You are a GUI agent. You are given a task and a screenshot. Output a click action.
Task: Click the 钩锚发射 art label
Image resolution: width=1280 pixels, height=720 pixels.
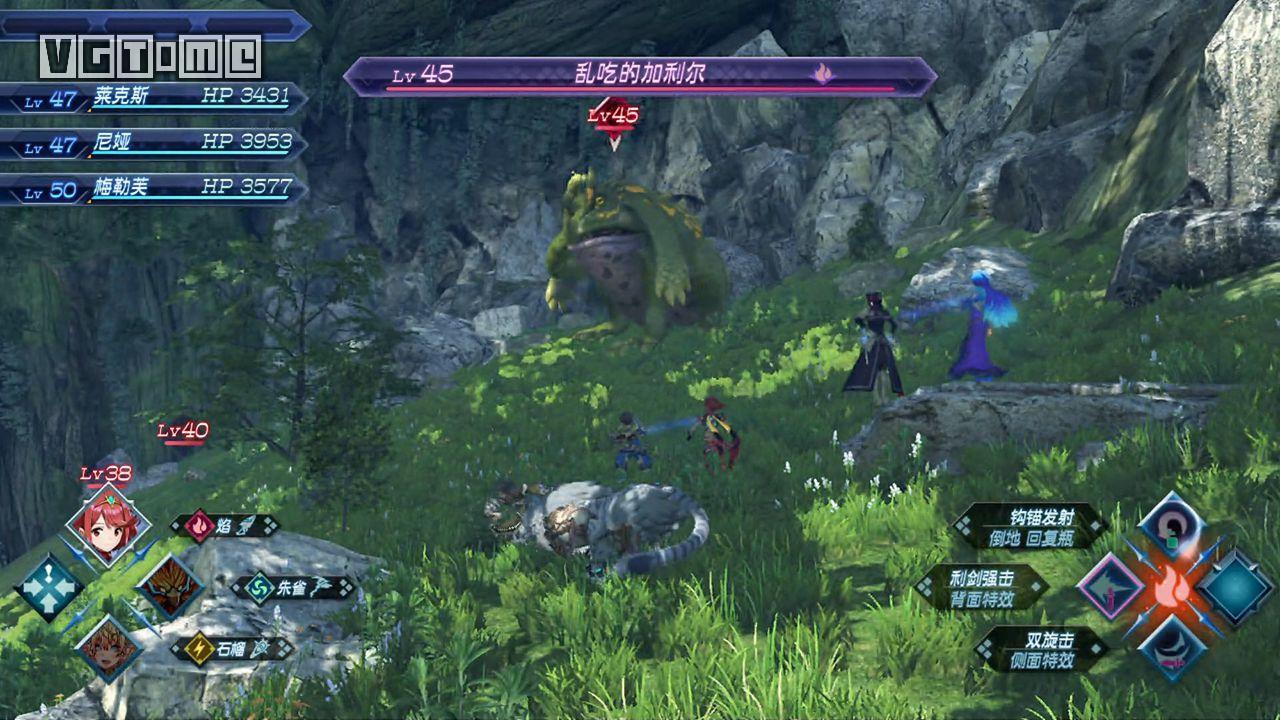1030,525
